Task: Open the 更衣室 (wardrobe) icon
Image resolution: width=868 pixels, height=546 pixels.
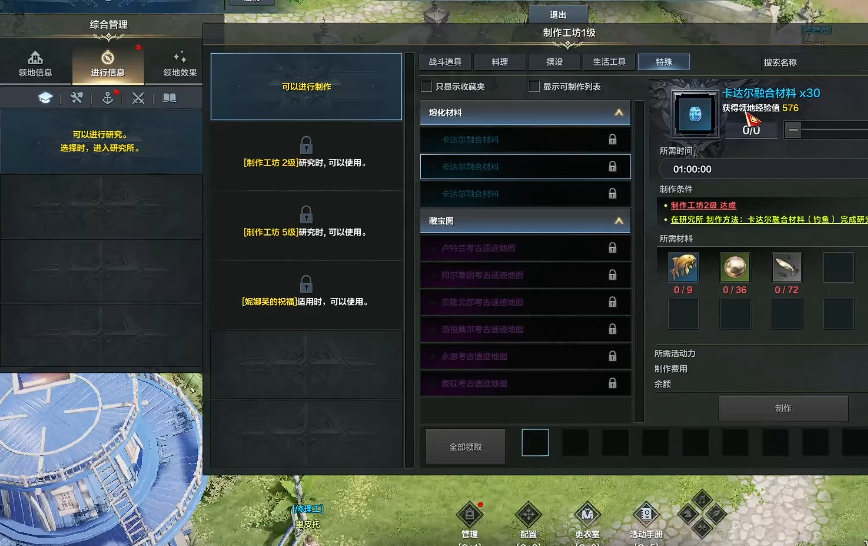Action: coord(587,517)
